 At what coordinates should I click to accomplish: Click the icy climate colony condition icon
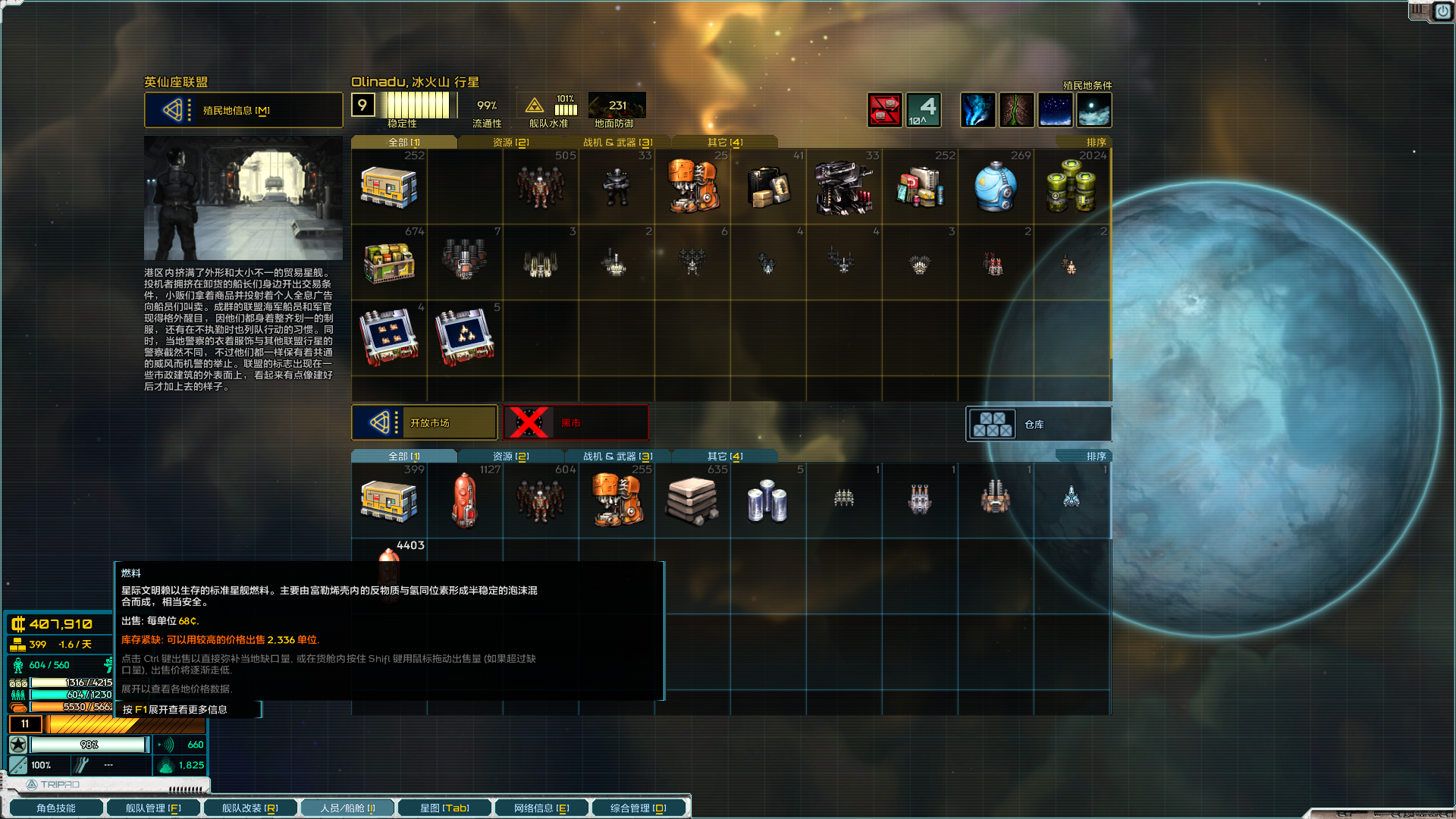1095,109
